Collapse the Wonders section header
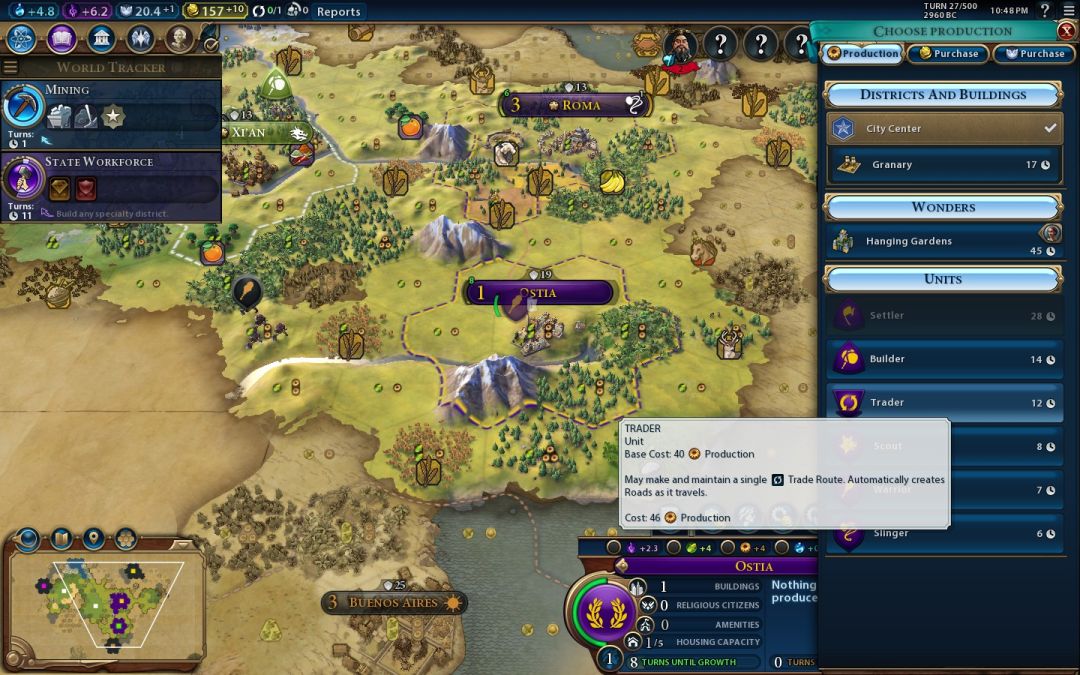 943,207
